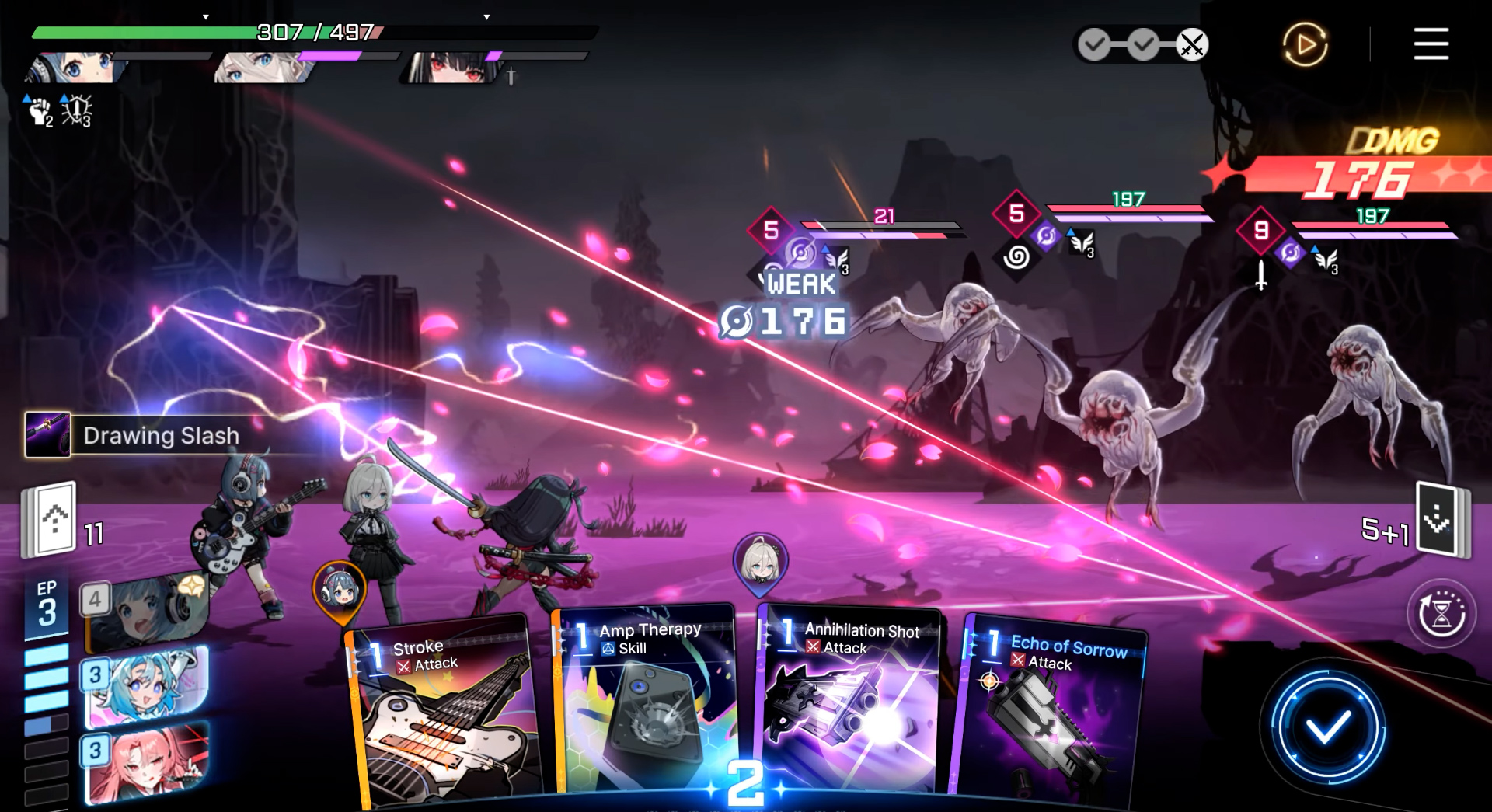1492x812 pixels.
Task: Inspect the fist buff status icon
Action: pos(39,111)
